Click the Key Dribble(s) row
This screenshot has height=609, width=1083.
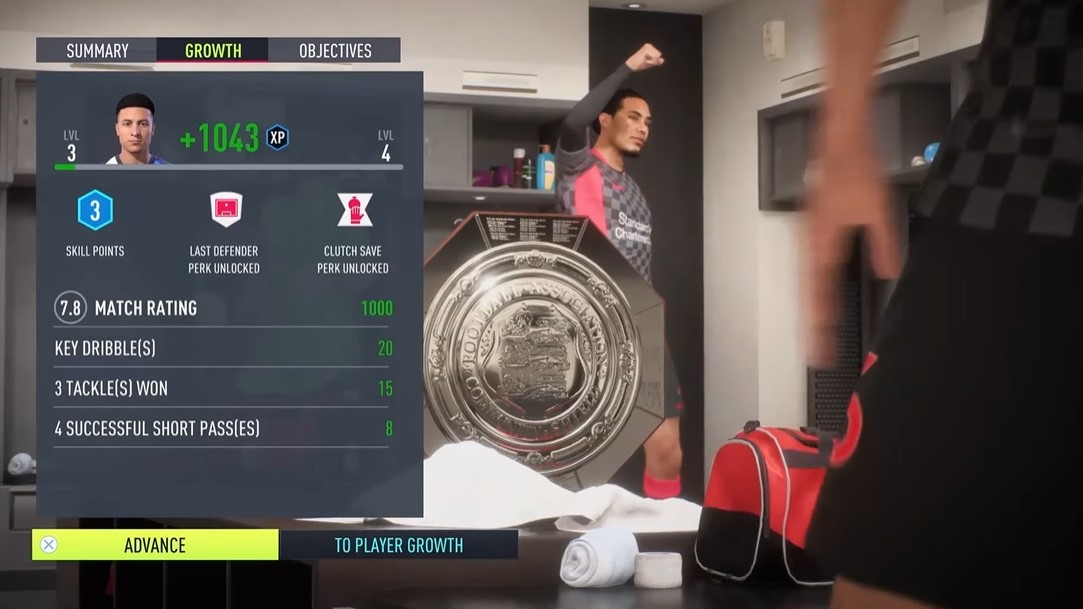223,348
